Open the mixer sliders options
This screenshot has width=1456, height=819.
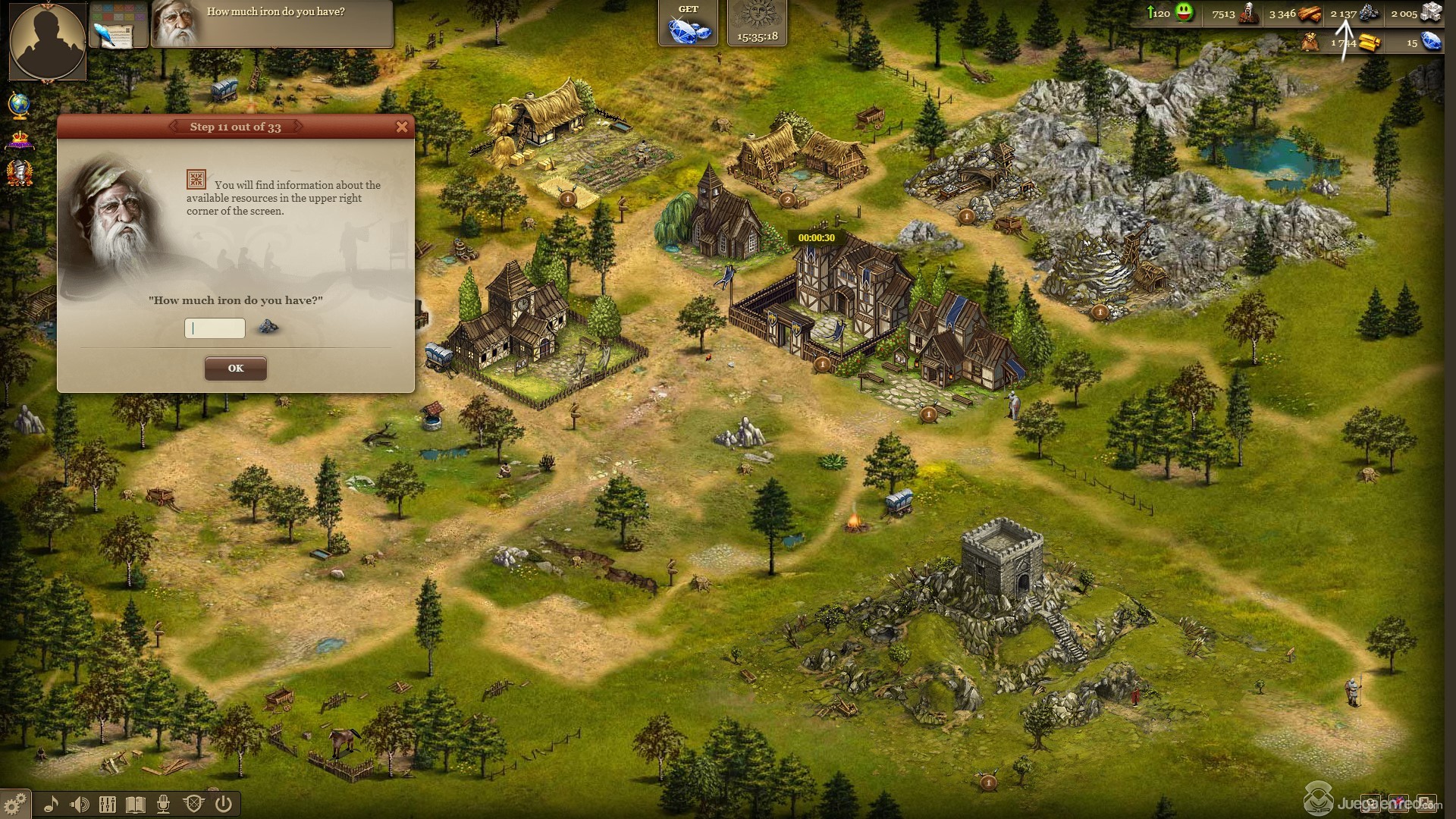[107, 804]
